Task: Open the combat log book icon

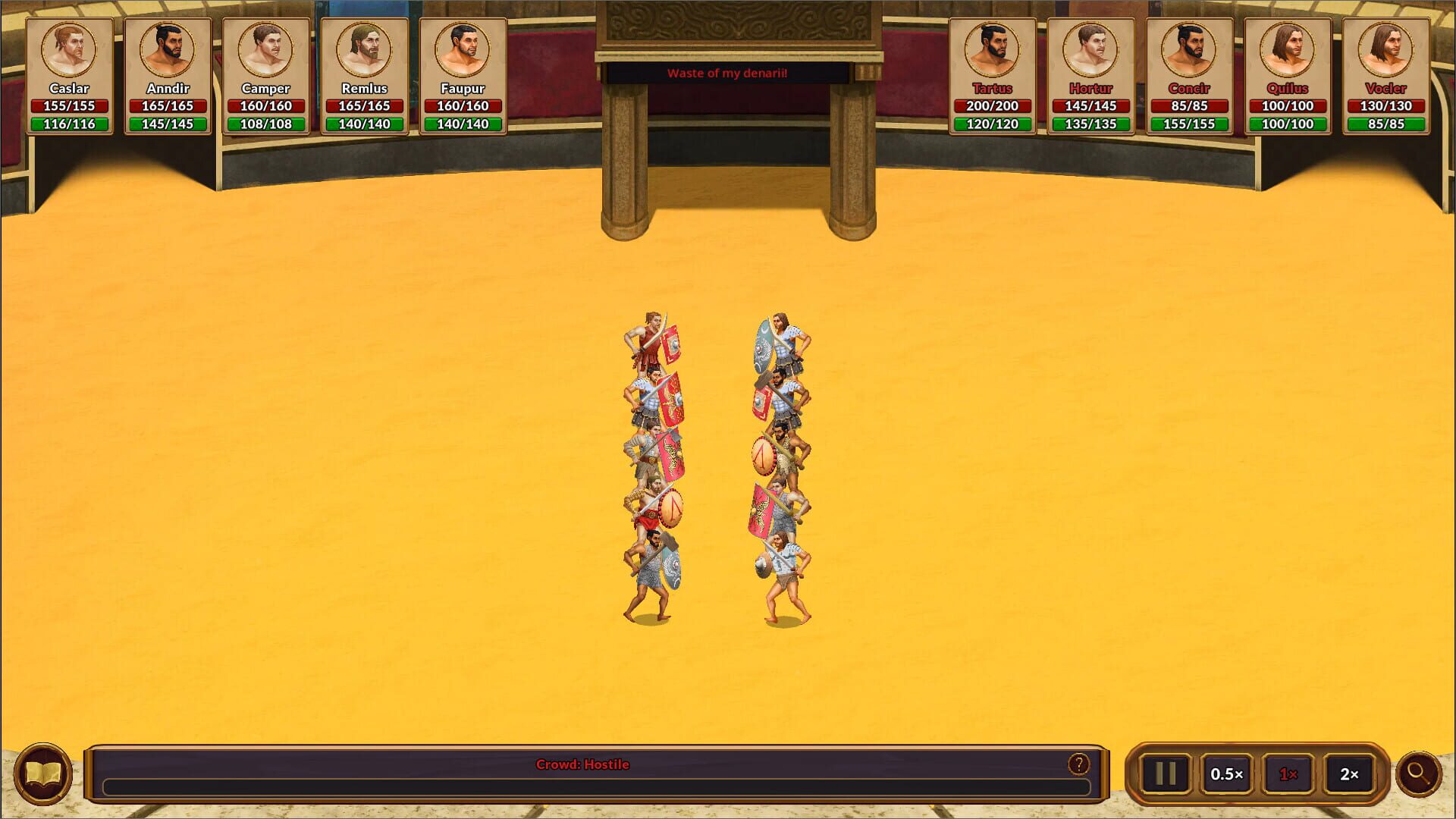Action: point(43,772)
